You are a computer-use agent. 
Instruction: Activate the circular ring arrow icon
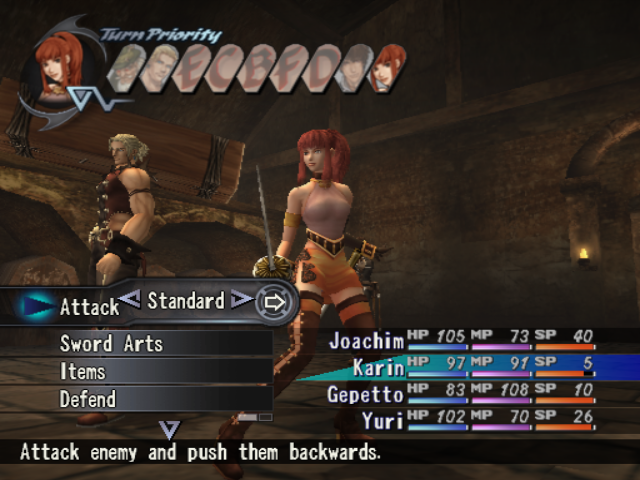coord(275,301)
